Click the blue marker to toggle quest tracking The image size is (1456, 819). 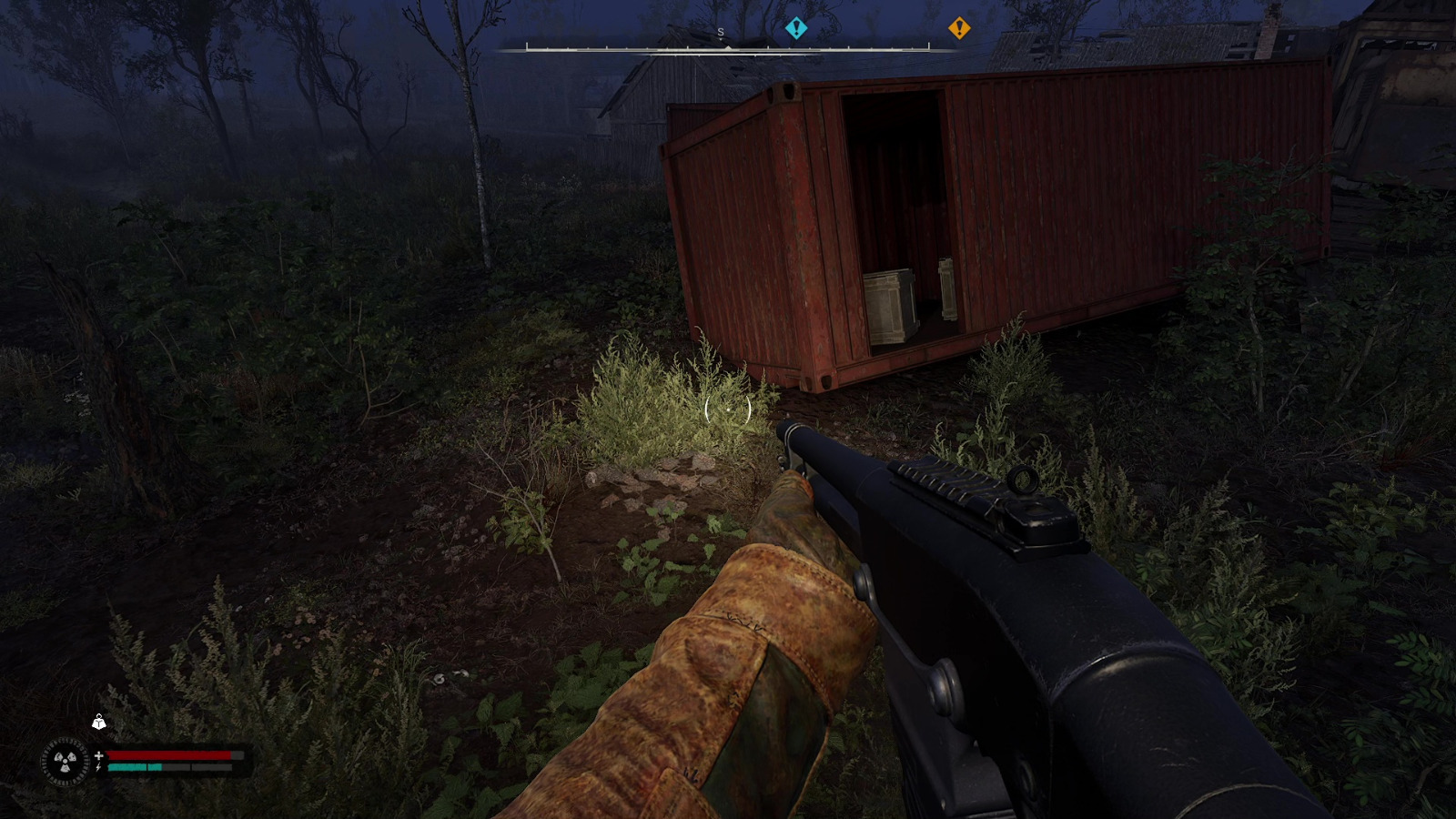coord(797,29)
